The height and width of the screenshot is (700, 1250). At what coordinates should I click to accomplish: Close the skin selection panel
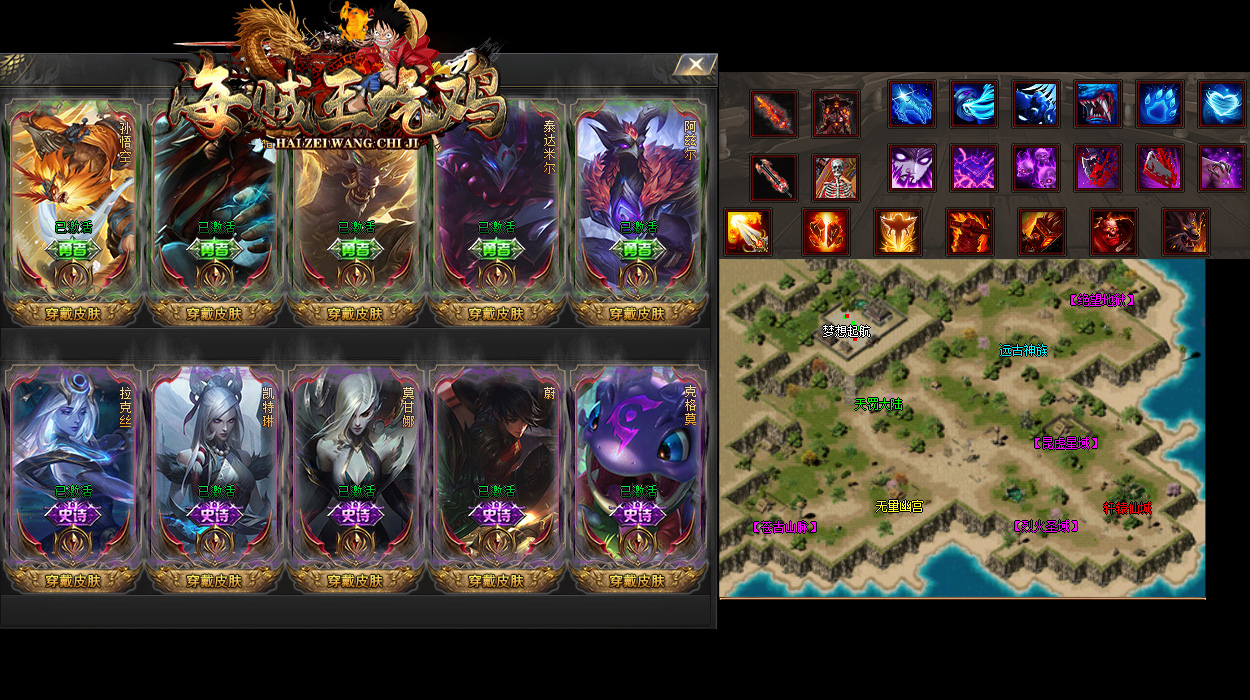(695, 65)
